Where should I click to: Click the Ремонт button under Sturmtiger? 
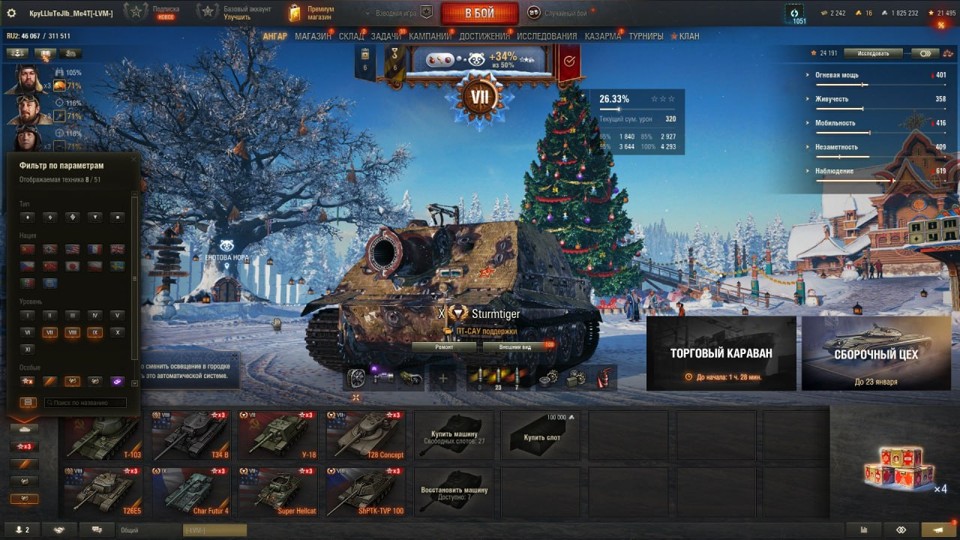click(x=444, y=346)
